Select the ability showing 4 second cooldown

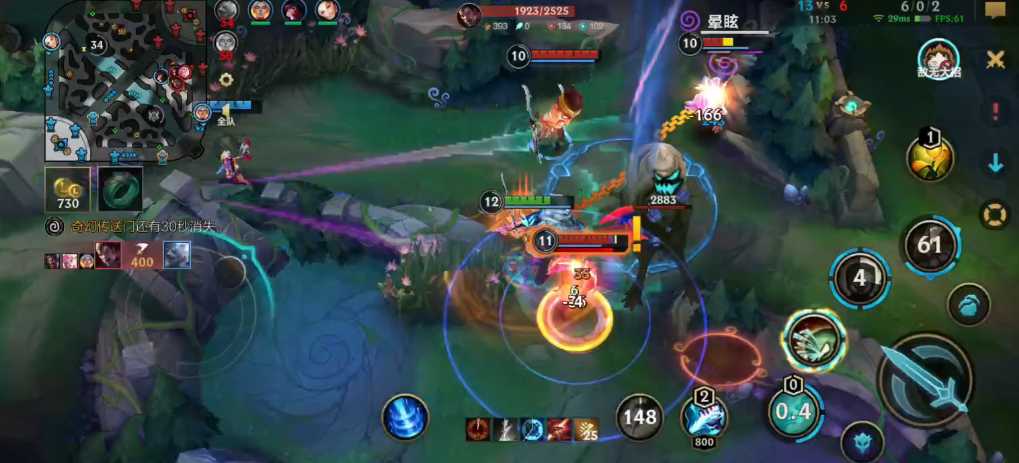[x=859, y=279]
